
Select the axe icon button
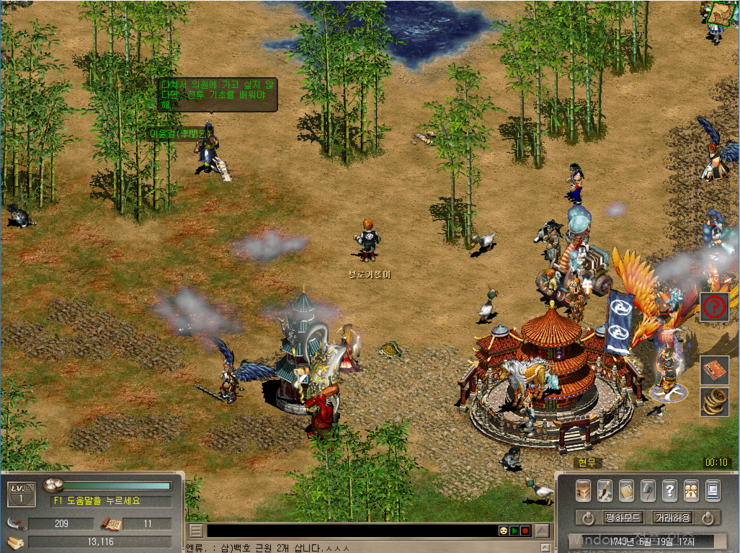pos(649,490)
